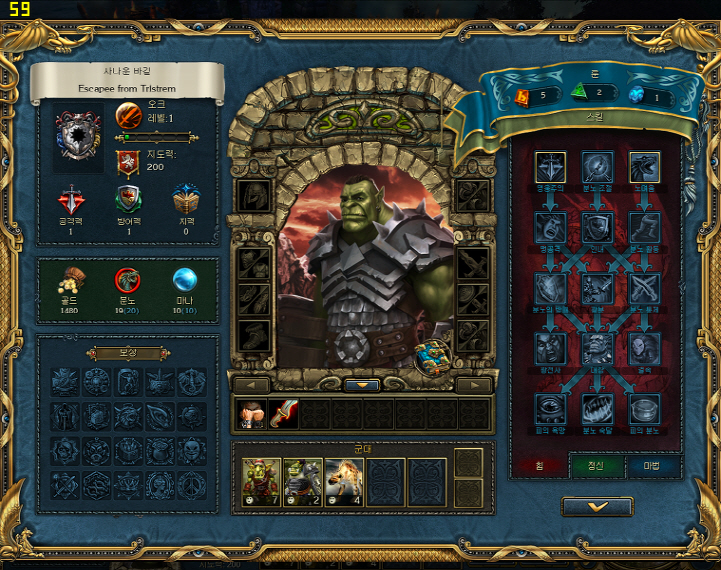Image resolution: width=721 pixels, height=570 pixels.
Task: Select the curved dagger inventory item
Action: tap(283, 414)
